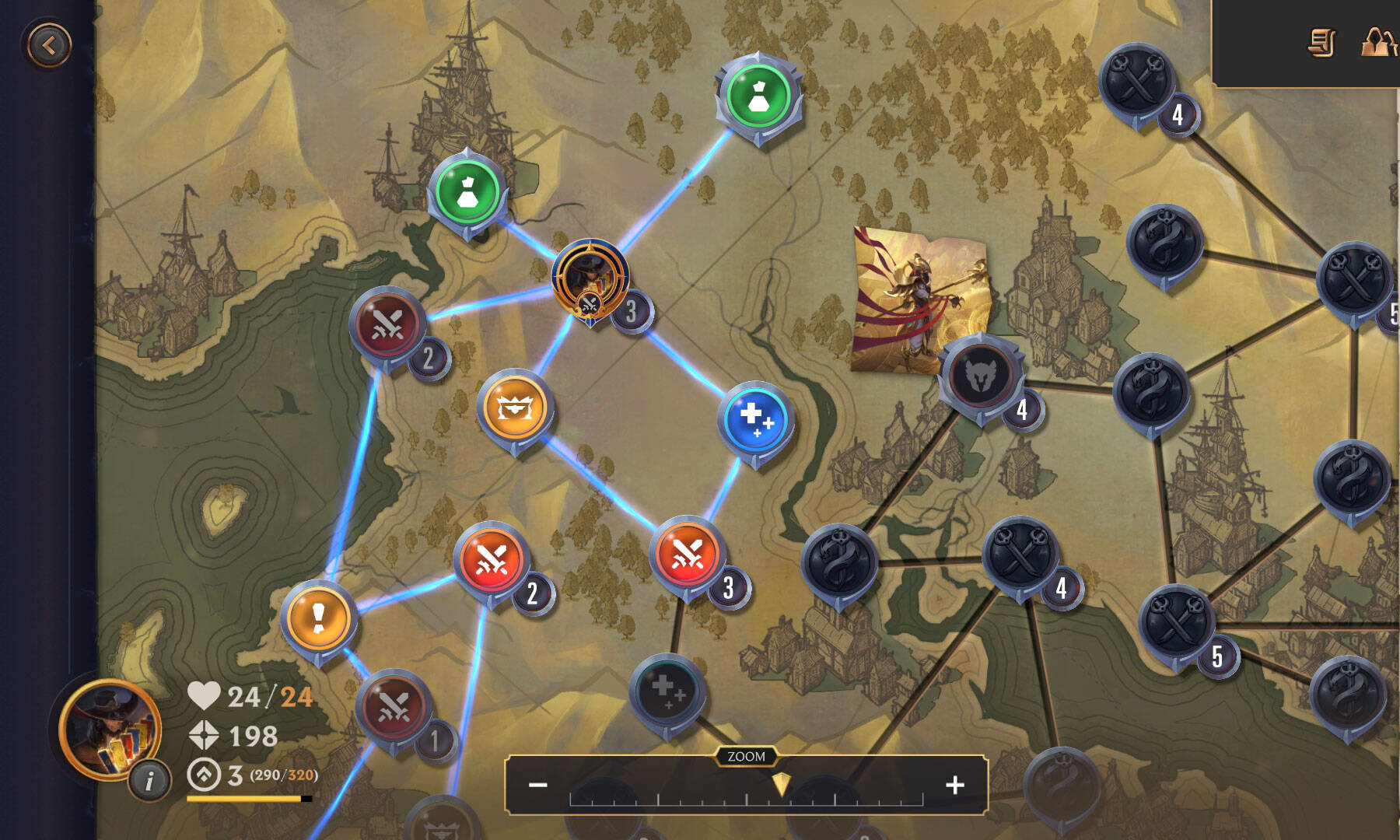The image size is (1400, 840).
Task: Click the current champion map marker
Action: pyautogui.click(x=590, y=279)
